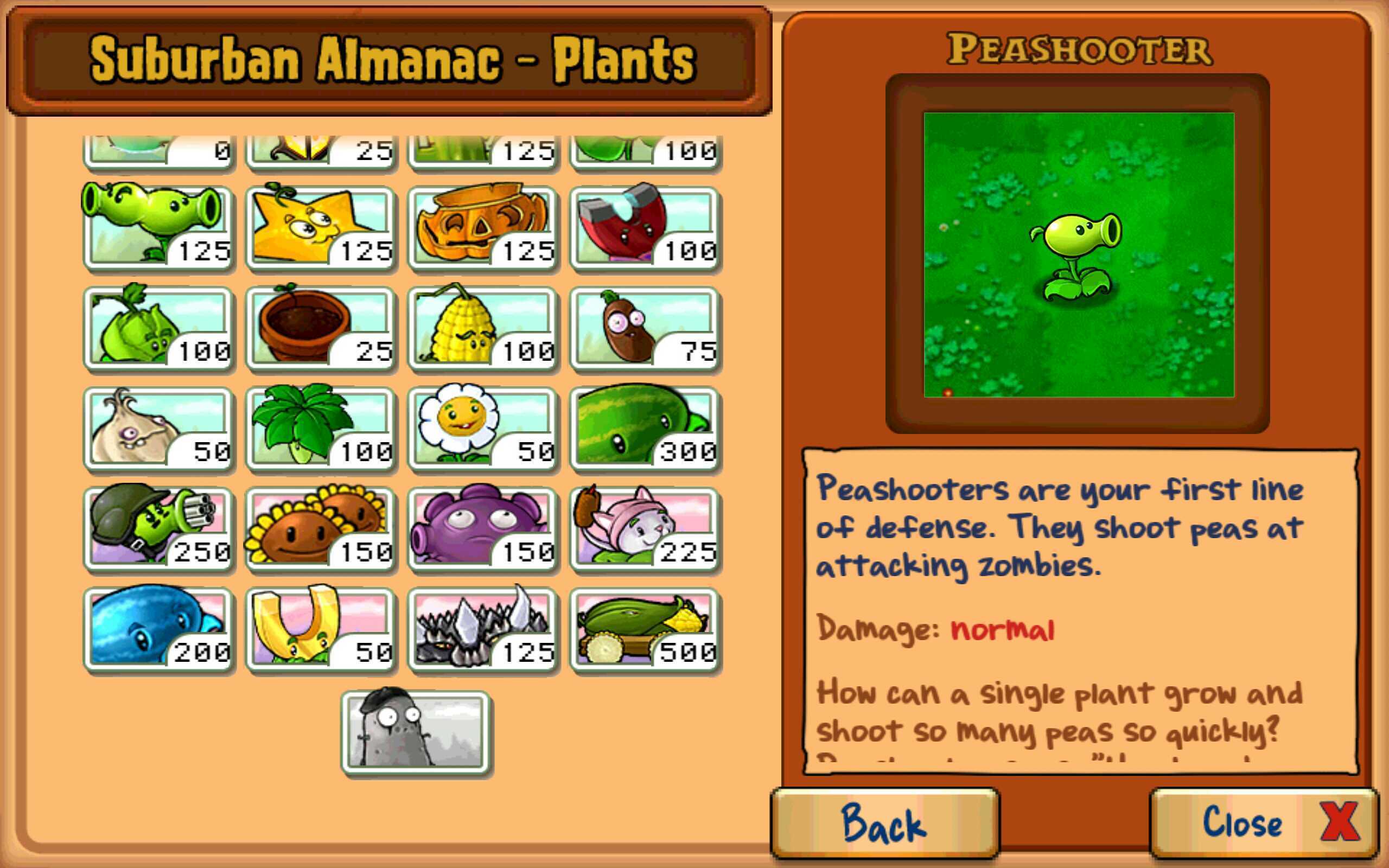Select the Marigold card
The width and height of the screenshot is (1389, 868).
[483, 429]
